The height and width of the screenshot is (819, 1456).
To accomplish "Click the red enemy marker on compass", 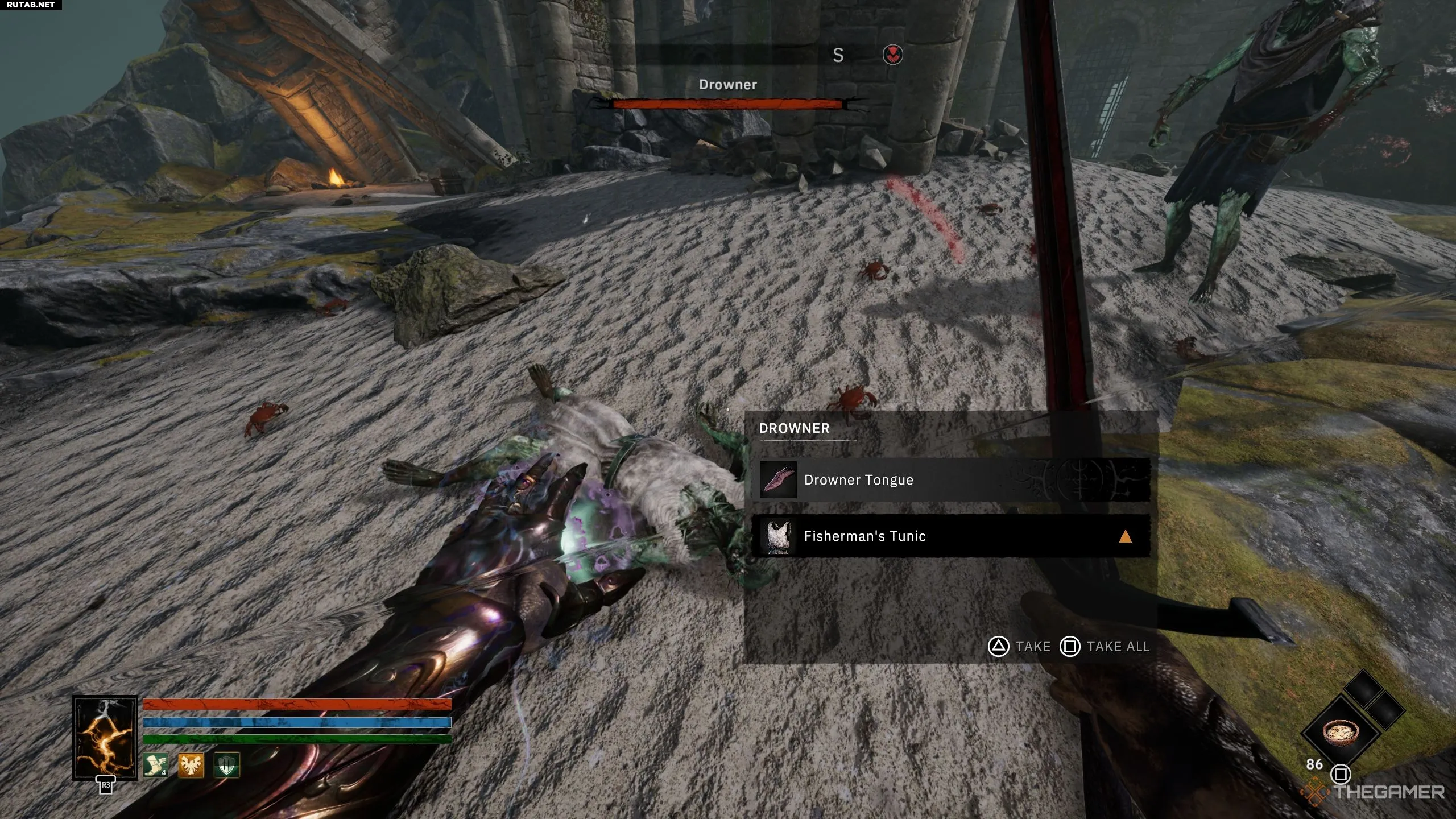I will (x=892, y=55).
